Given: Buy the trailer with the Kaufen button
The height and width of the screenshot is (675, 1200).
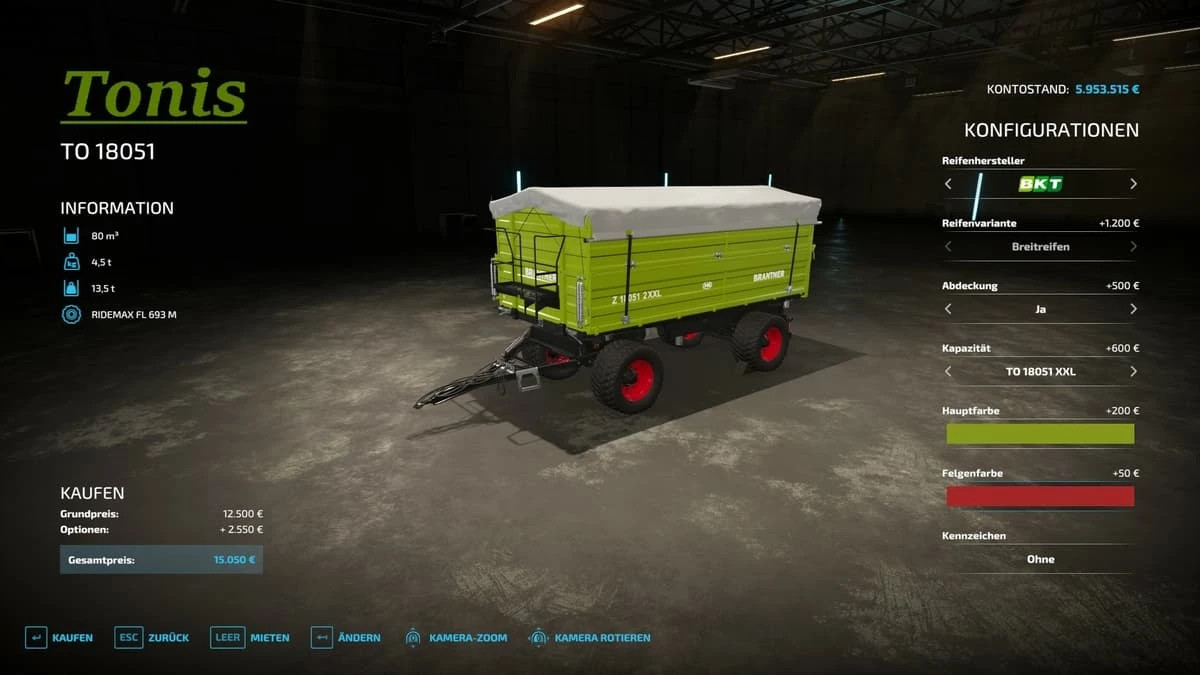Looking at the screenshot, I should [x=59, y=638].
